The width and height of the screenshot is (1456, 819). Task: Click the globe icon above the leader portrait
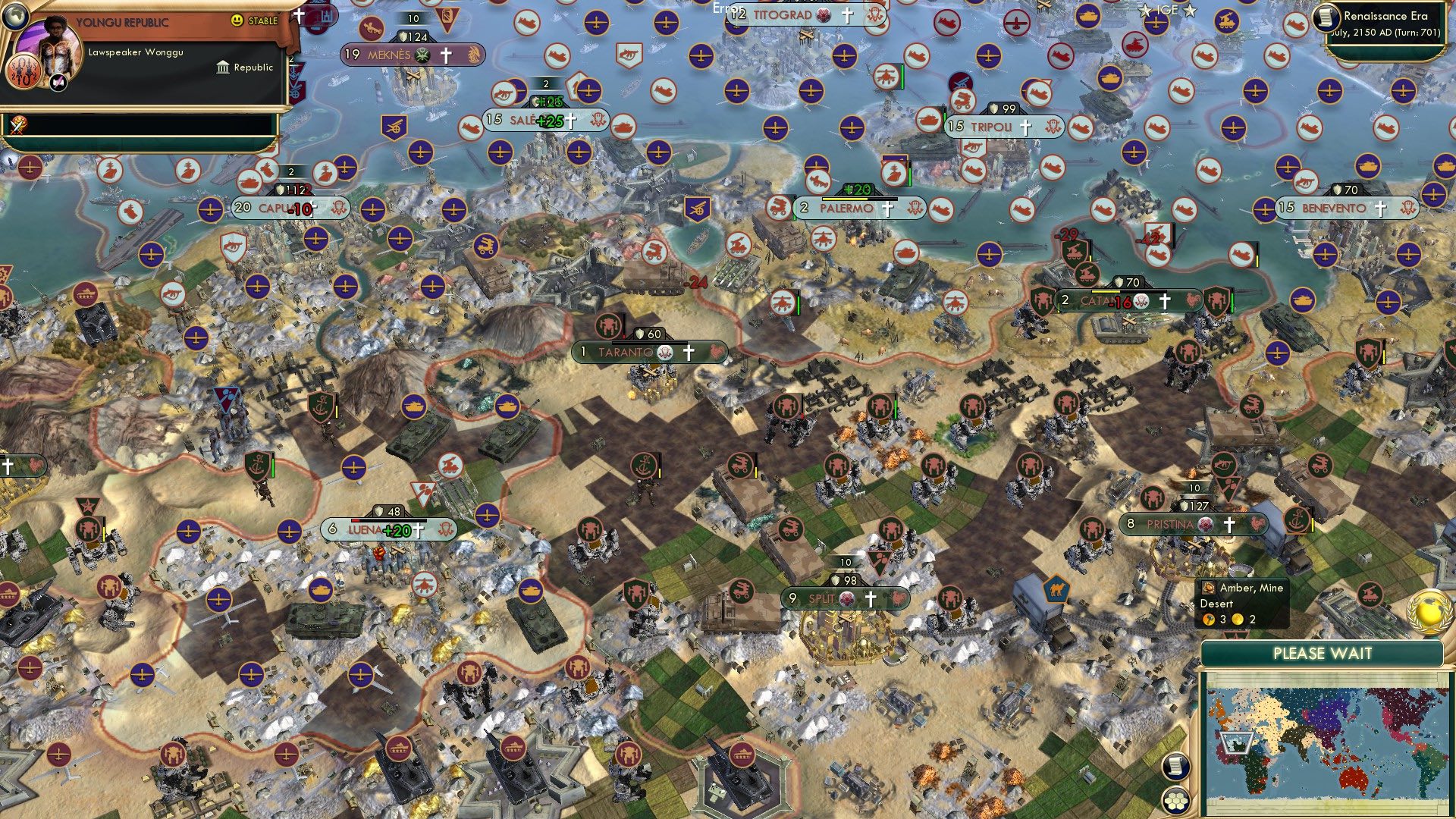[15, 17]
